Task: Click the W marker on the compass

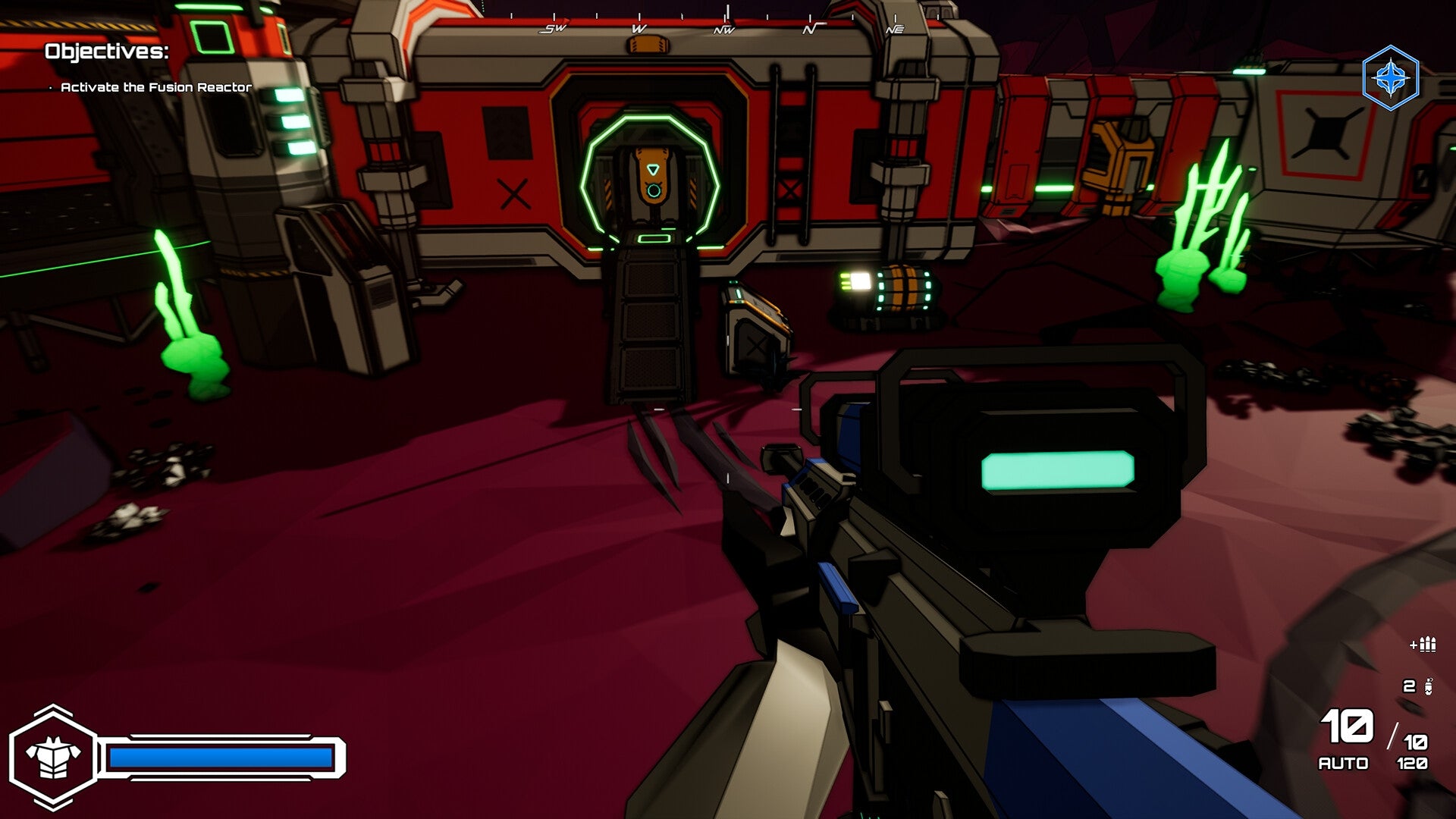Action: (637, 29)
